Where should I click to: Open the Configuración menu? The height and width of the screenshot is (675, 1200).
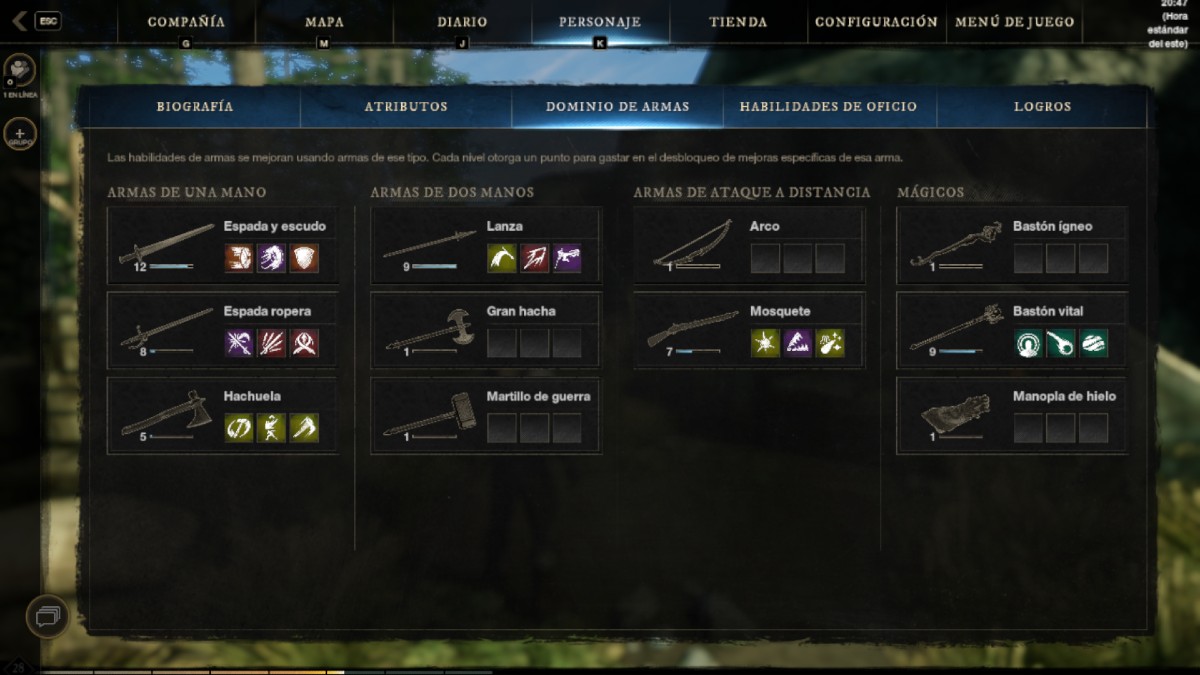point(876,21)
